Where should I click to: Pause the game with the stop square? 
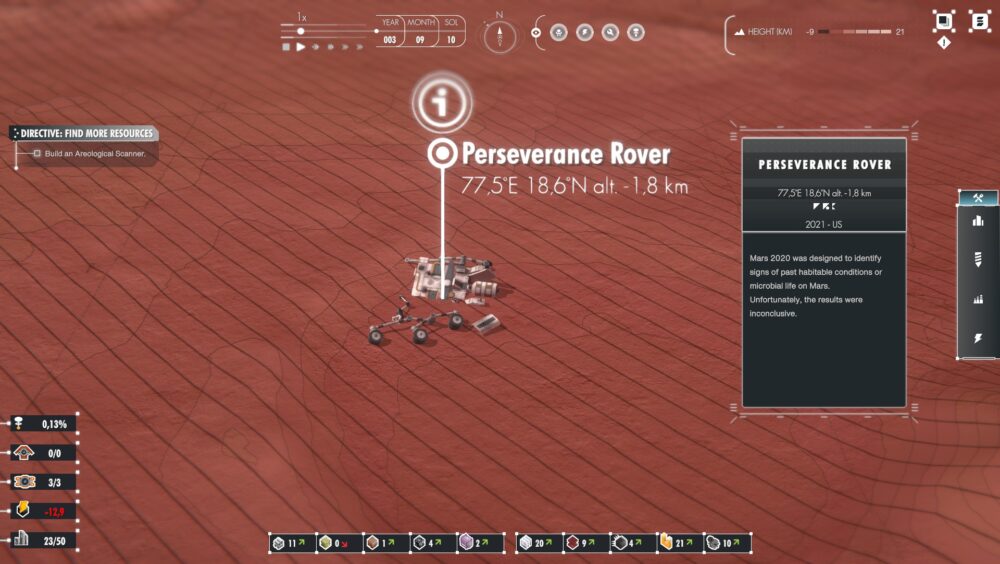[x=285, y=47]
